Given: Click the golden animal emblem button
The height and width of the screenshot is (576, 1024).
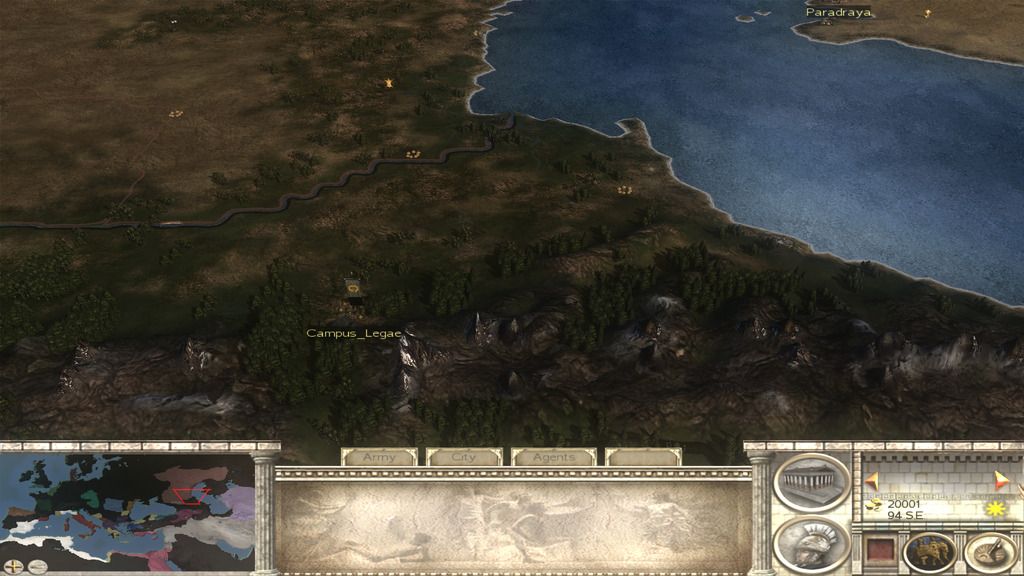Looking at the screenshot, I should coord(928,551).
